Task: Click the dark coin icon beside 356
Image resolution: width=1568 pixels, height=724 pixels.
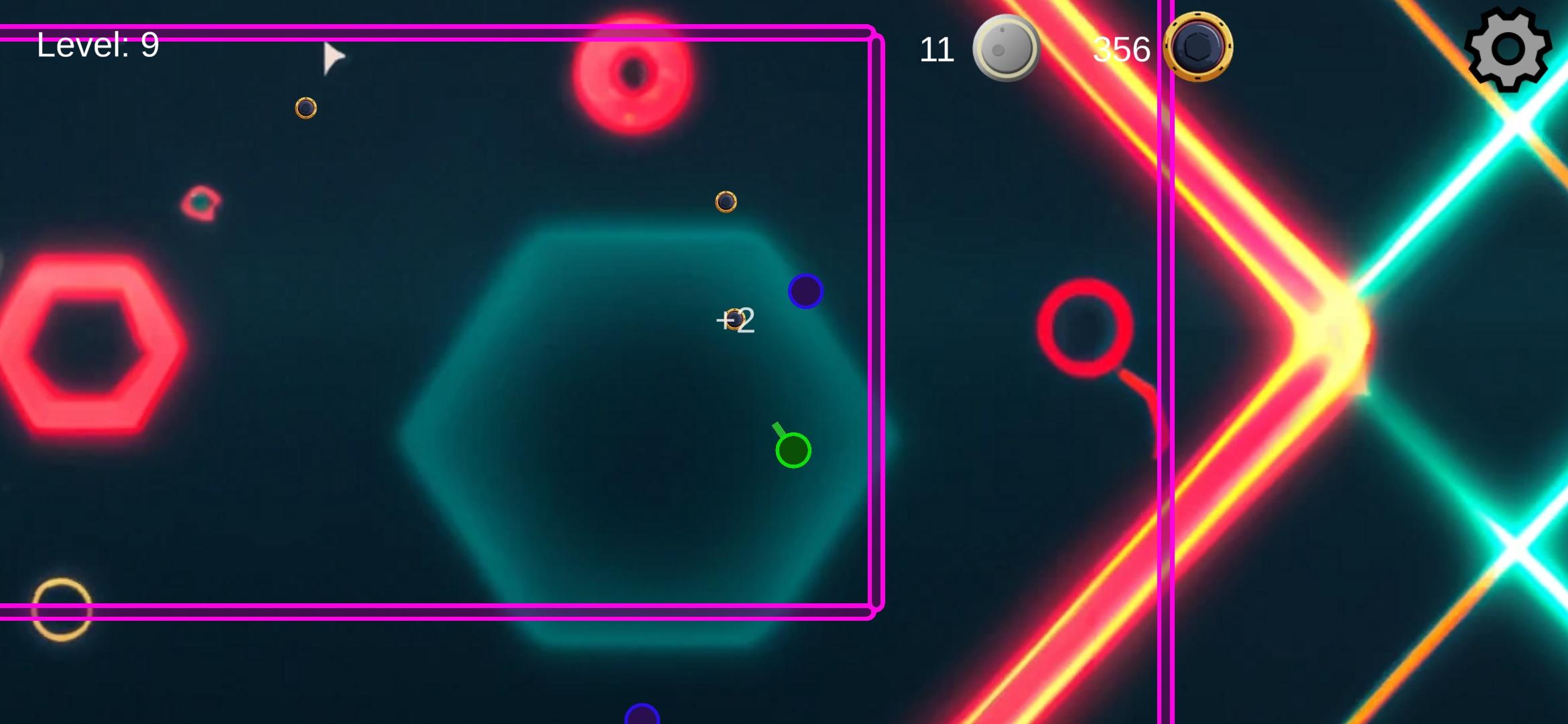Action: 1199,48
